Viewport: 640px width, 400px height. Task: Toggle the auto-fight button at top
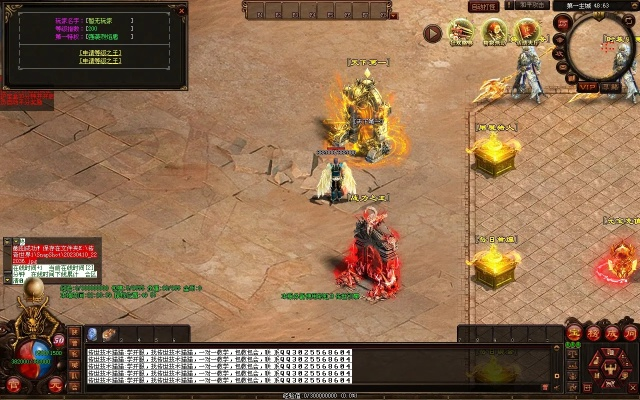[x=485, y=6]
